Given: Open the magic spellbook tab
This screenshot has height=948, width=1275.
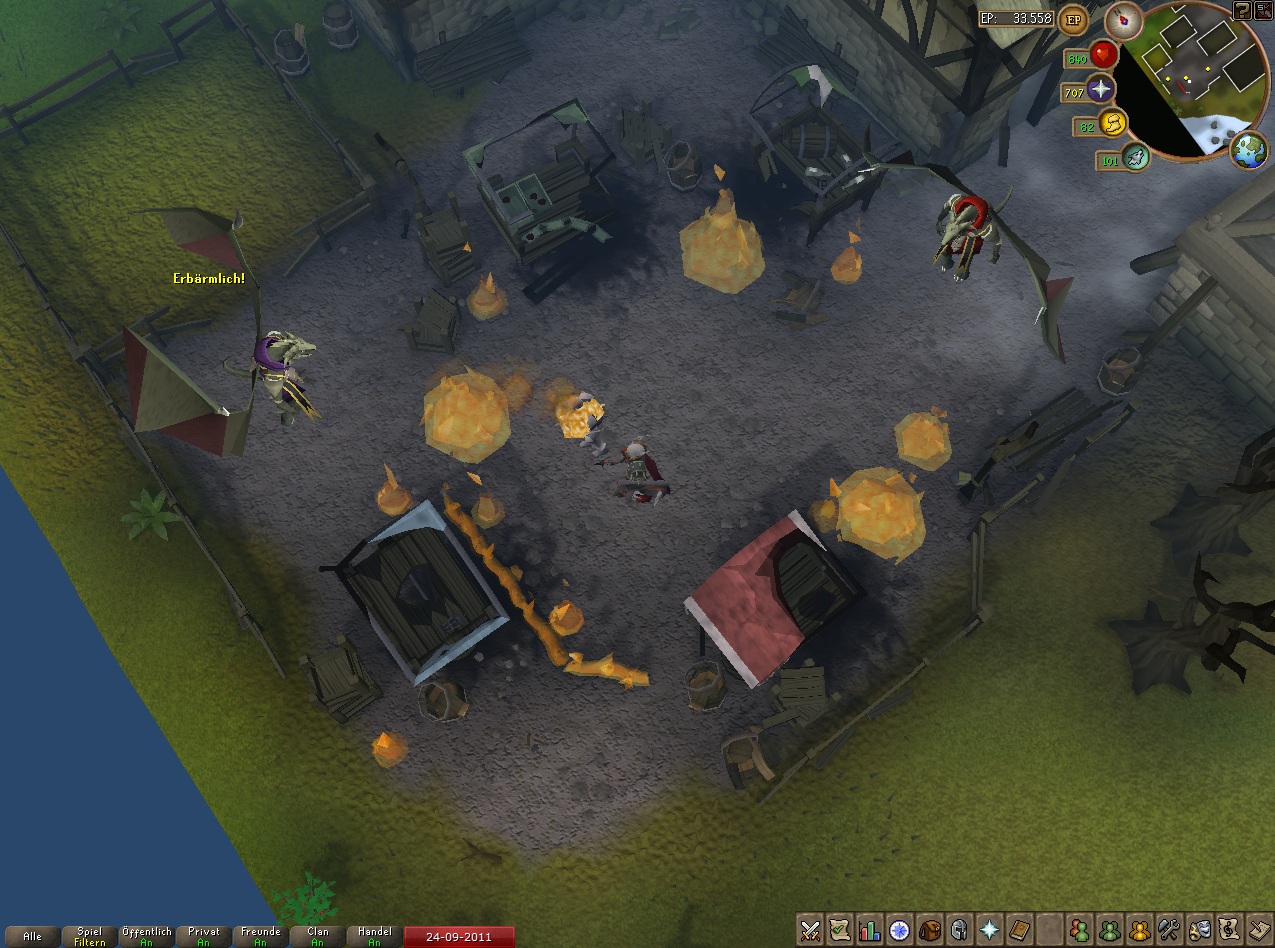Looking at the screenshot, I should click(x=1019, y=930).
